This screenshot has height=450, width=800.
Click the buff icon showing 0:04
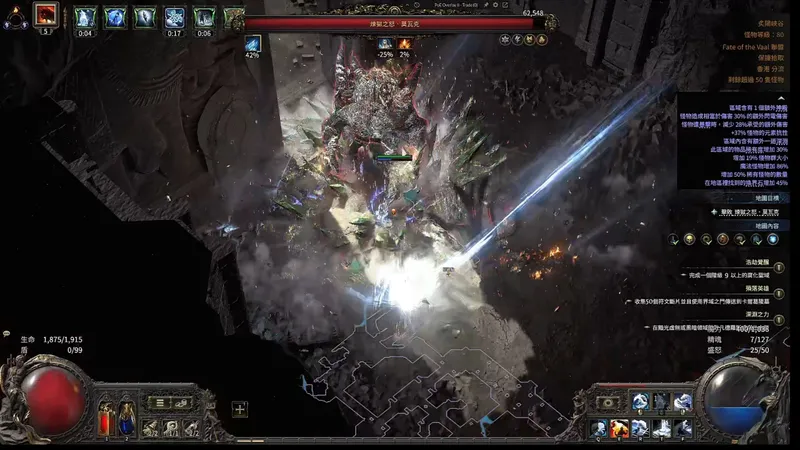pyautogui.click(x=85, y=17)
